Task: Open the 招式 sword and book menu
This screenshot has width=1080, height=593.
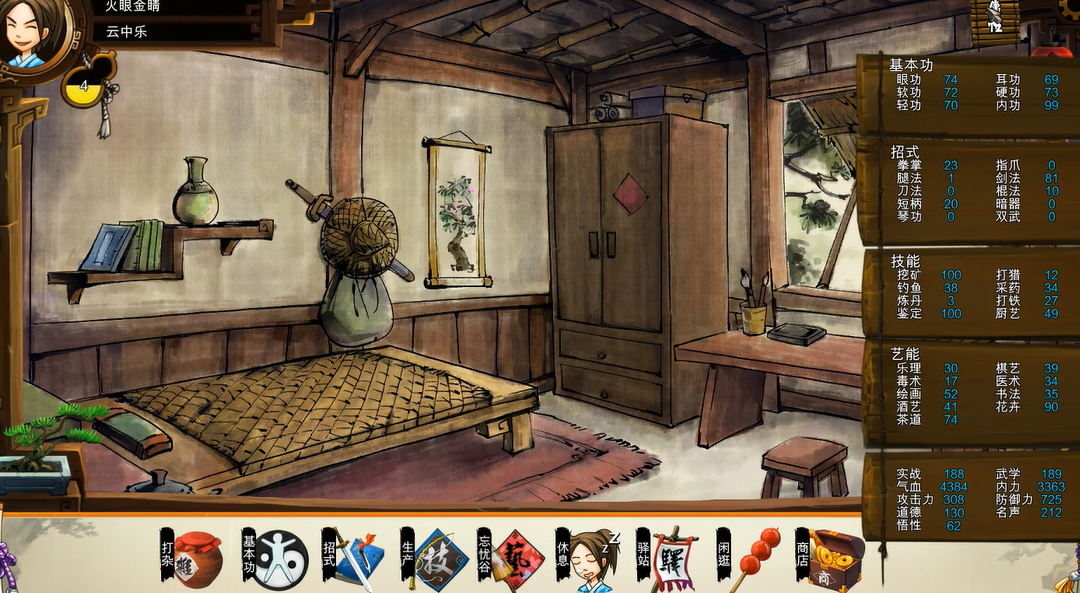Action: pyautogui.click(x=357, y=559)
